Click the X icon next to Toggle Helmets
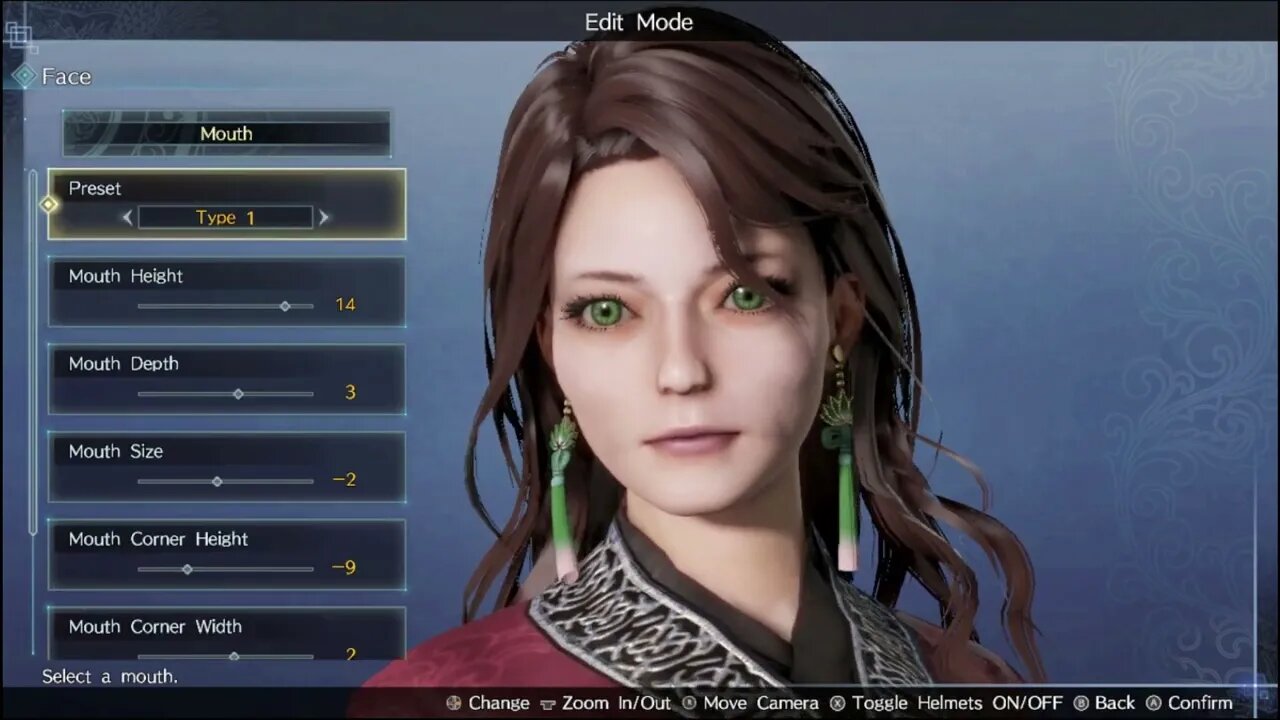 click(x=837, y=703)
